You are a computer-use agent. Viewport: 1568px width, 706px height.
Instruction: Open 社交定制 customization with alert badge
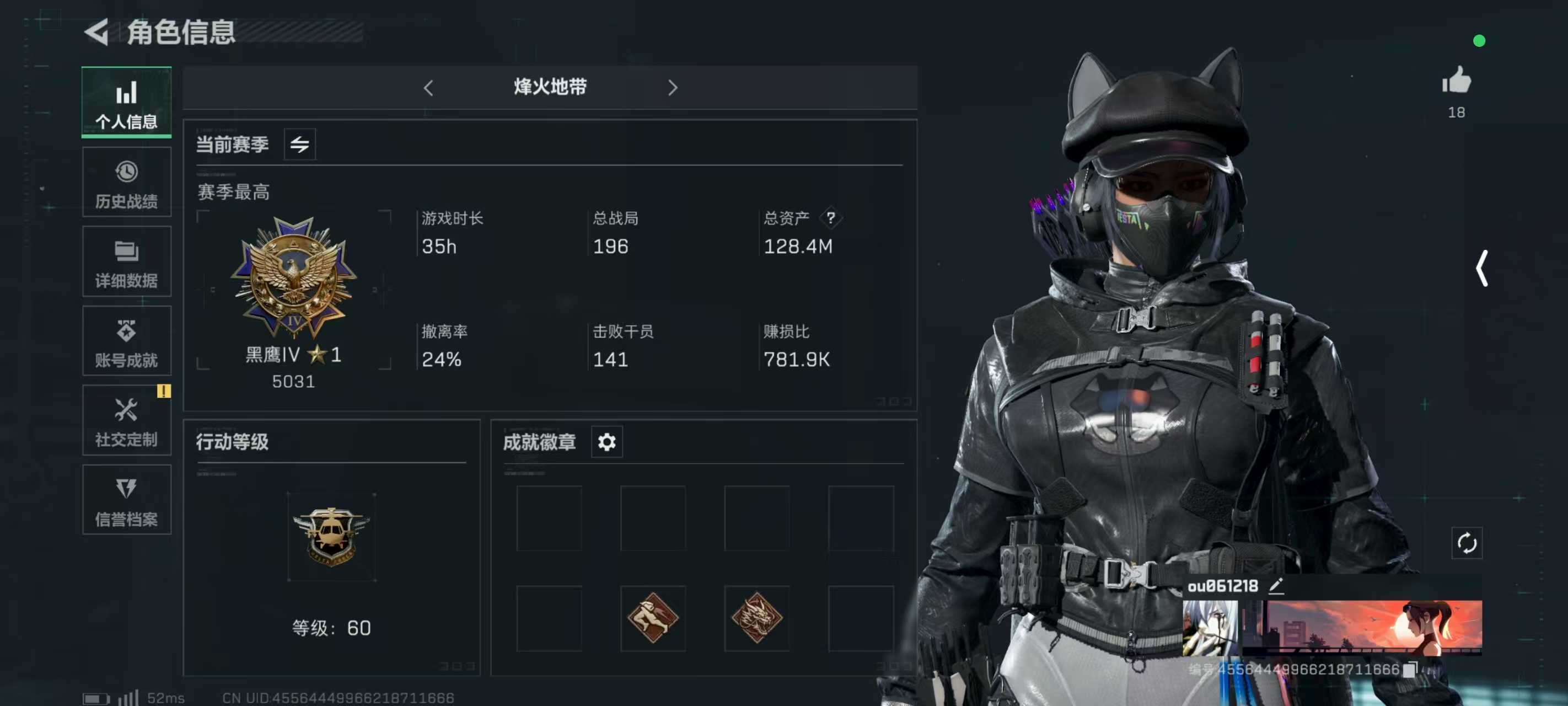coord(126,420)
